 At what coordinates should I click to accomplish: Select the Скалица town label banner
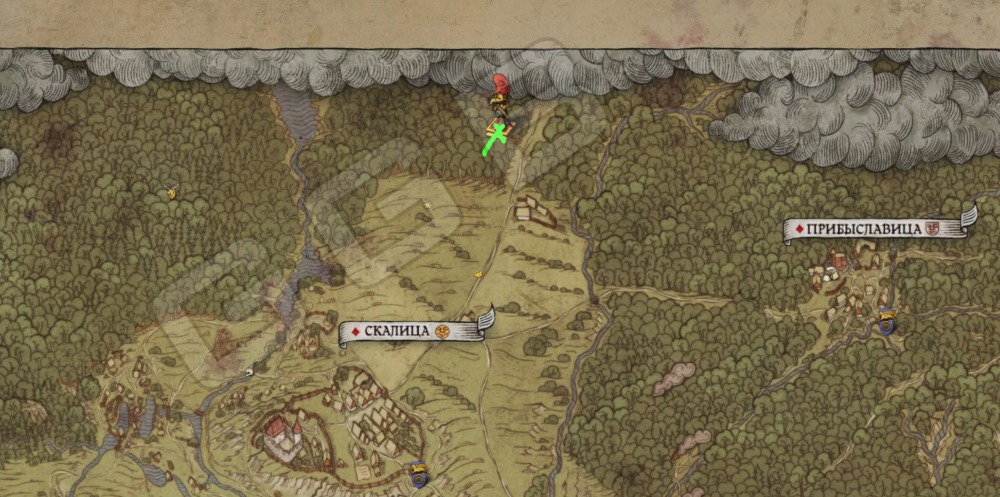411,331
